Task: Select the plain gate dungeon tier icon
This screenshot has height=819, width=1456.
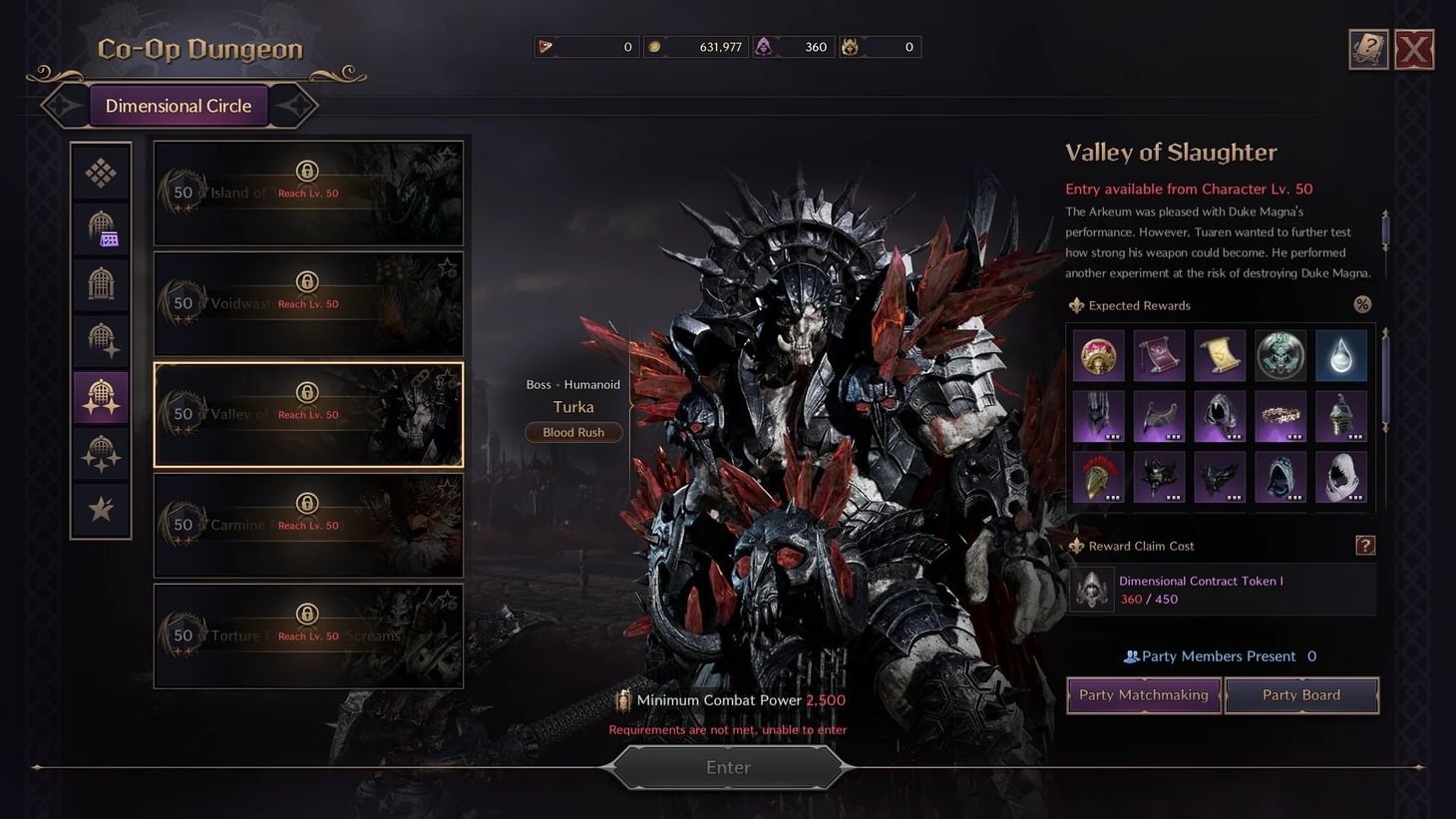Action: tap(100, 282)
